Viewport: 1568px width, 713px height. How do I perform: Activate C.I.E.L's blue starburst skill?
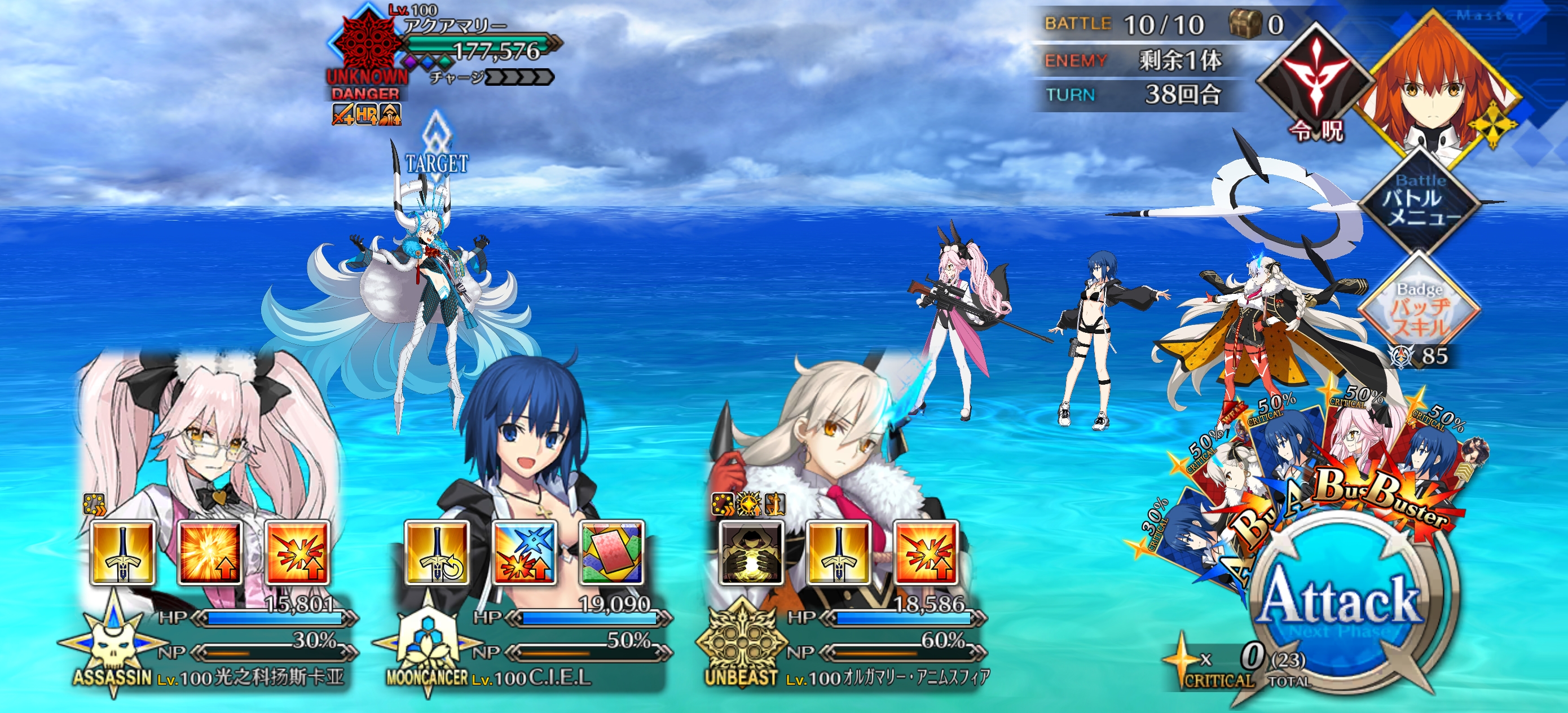point(524,553)
